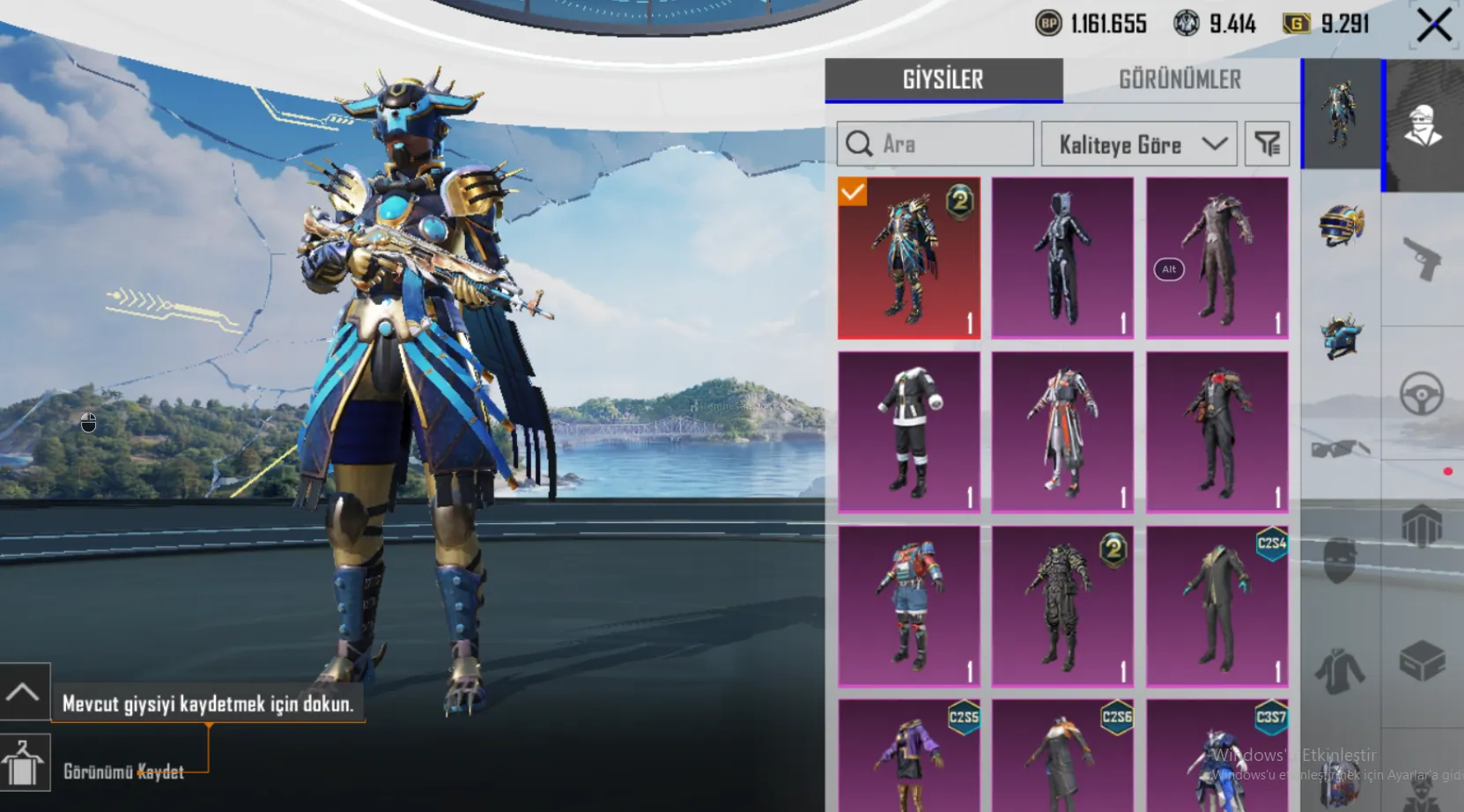Open the crate box category
1464x812 pixels.
point(1422,661)
